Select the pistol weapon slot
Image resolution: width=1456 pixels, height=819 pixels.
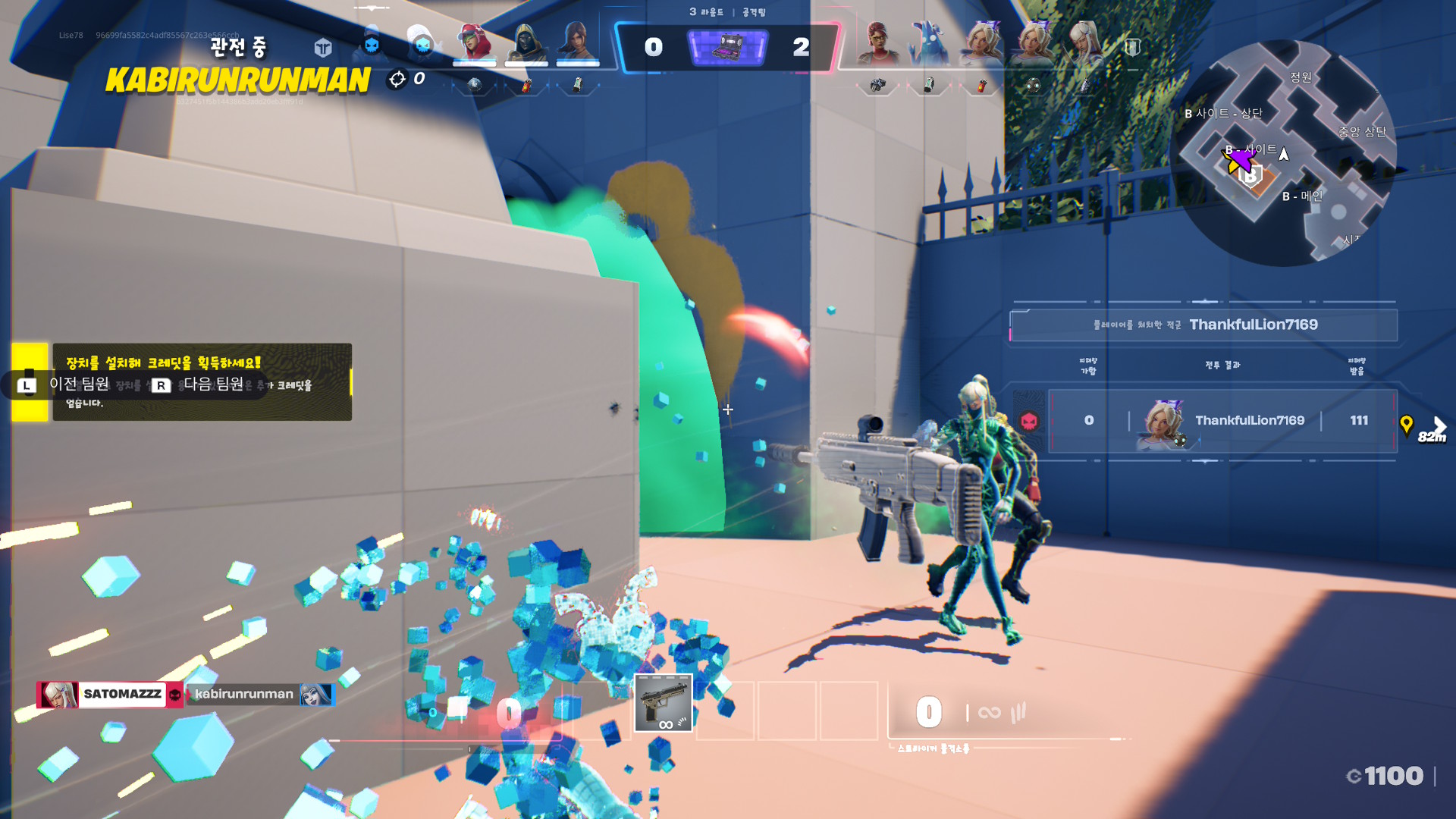coord(663,703)
